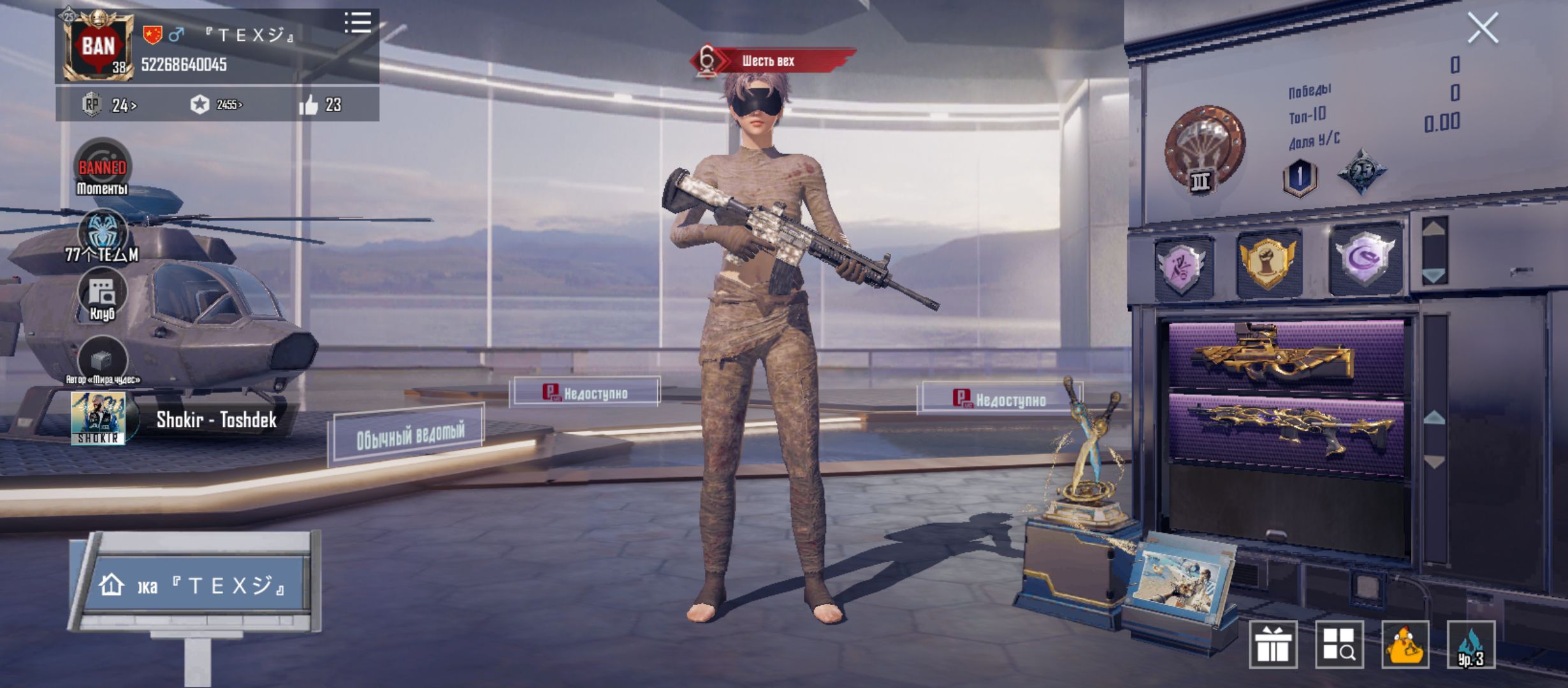Viewport: 1568px width, 688px height.
Task: Give a like with the thumbs-up
Action: 309,104
